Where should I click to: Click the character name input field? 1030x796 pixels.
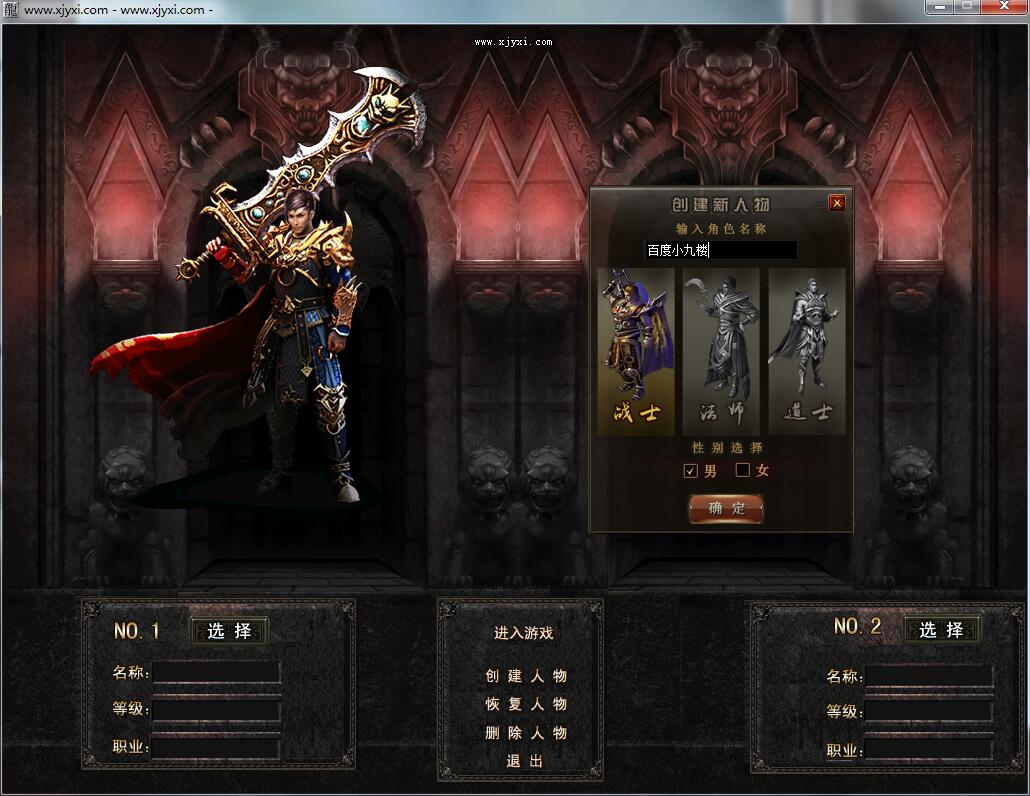click(x=720, y=250)
